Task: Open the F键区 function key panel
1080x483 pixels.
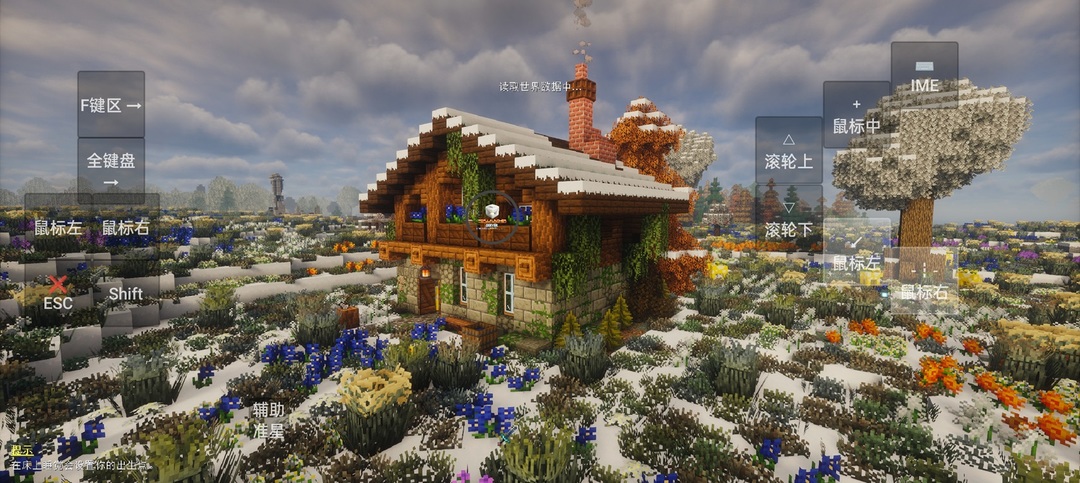Action: 111,104
